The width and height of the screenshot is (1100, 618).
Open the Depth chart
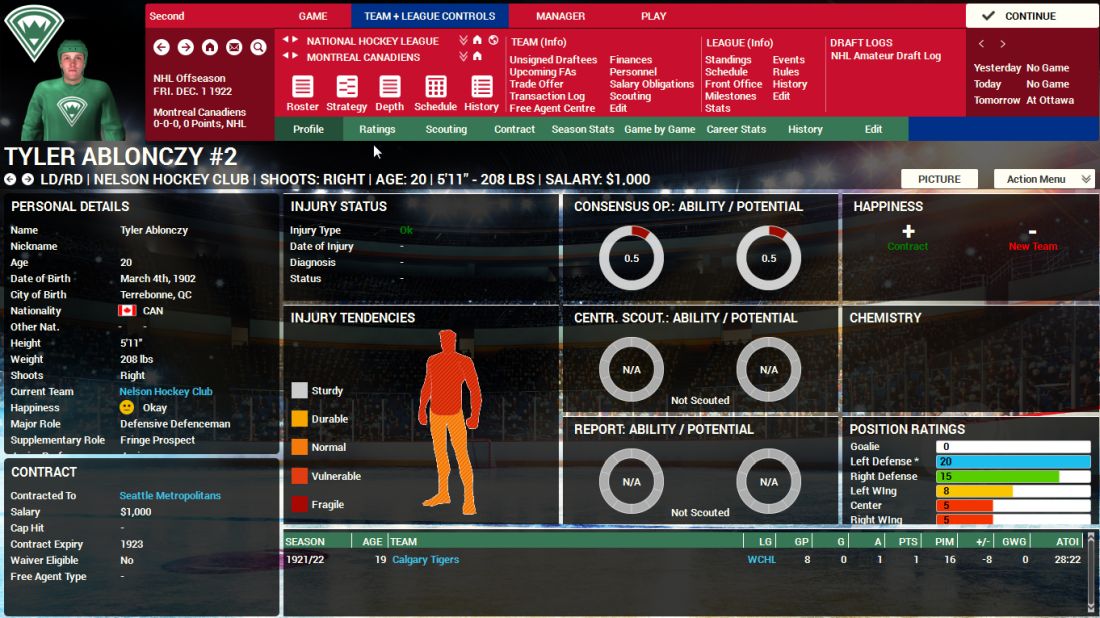pyautogui.click(x=390, y=93)
